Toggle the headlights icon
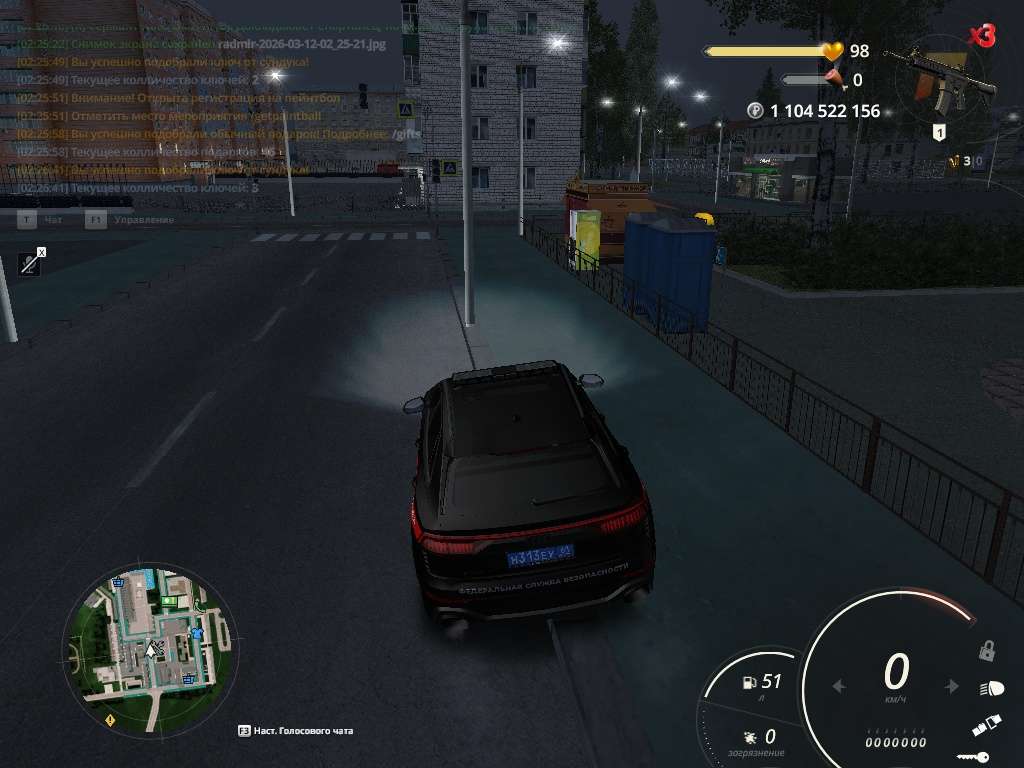Screen dimensions: 1024x768 coord(990,688)
